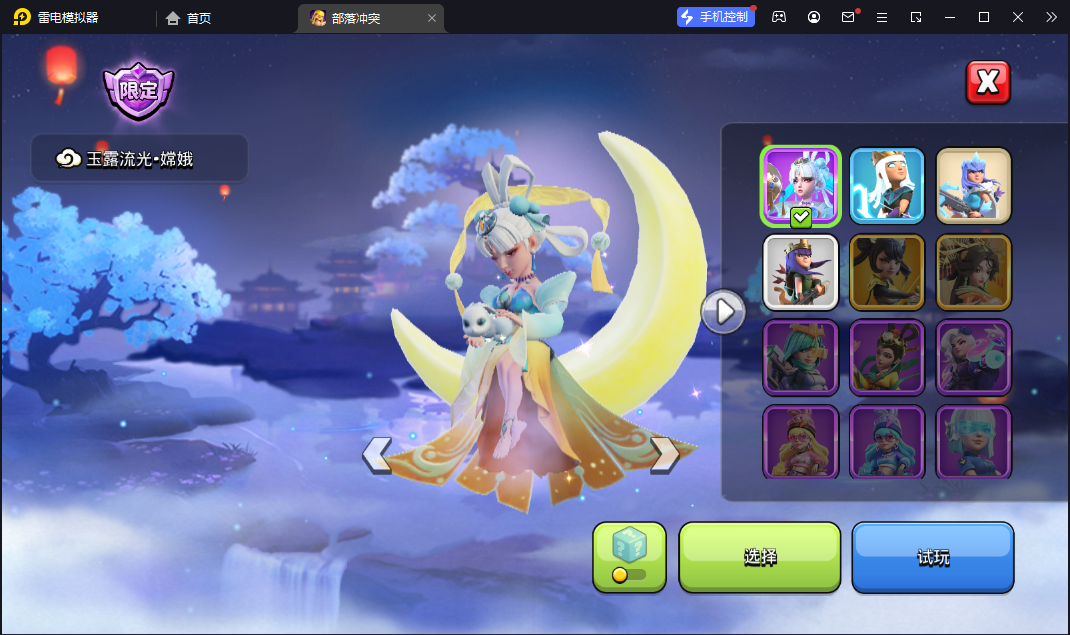Pick the ice queen skin on beige tile

(x=973, y=185)
